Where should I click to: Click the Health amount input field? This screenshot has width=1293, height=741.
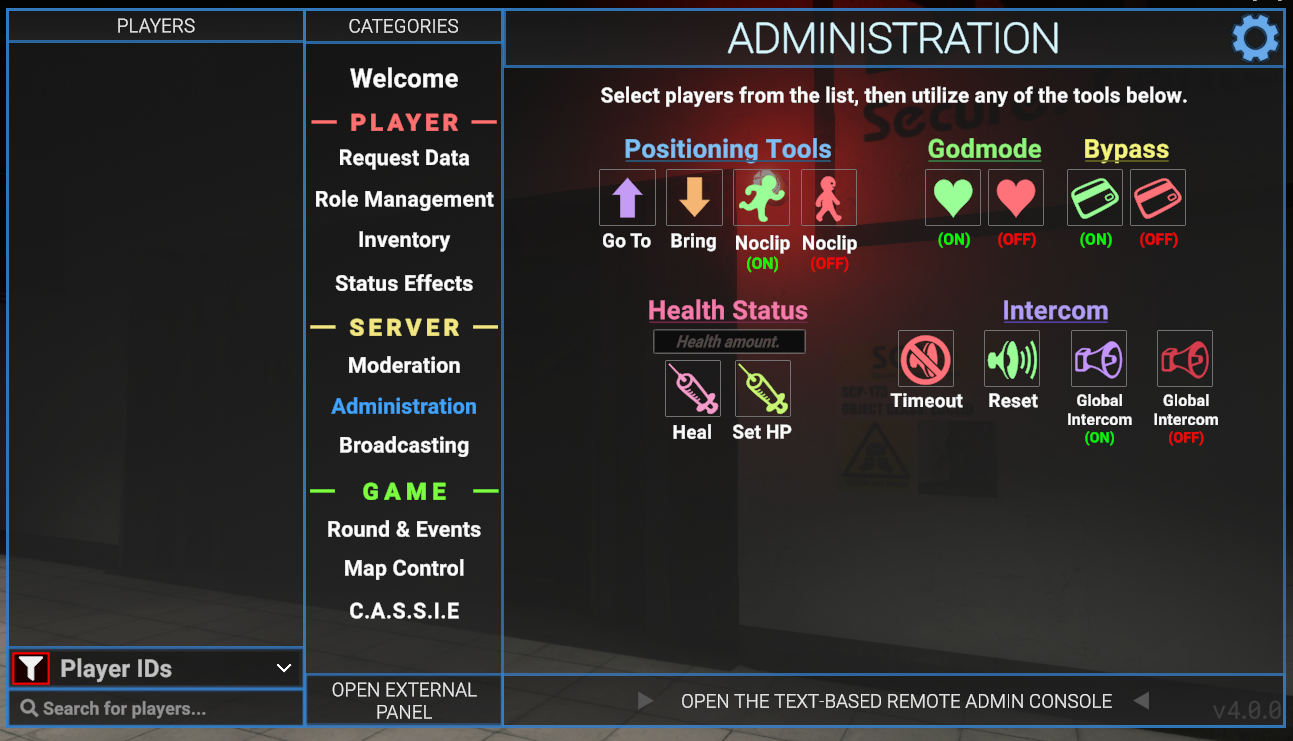click(728, 341)
